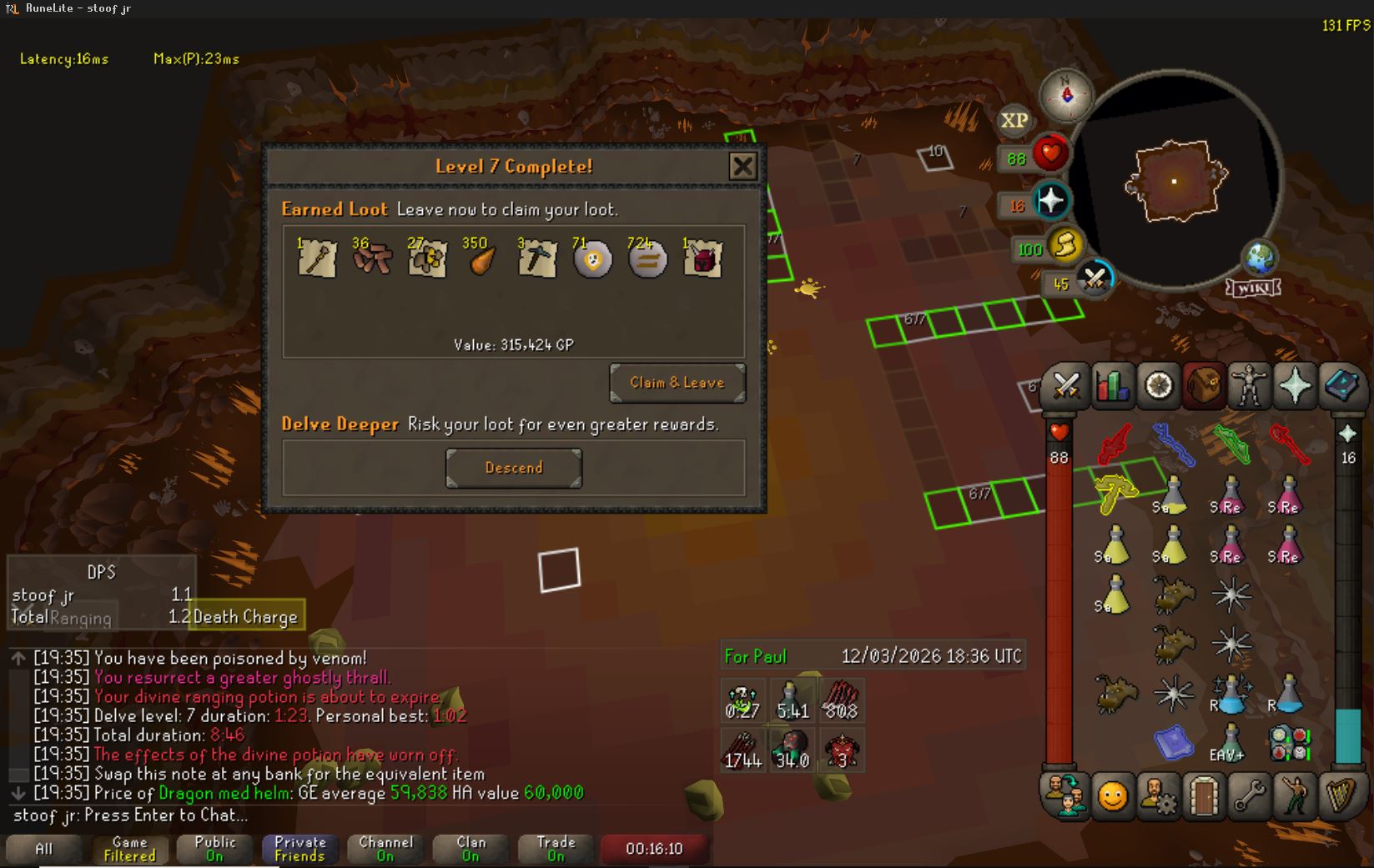
Task: Open the Prayer tab
Action: [x=1295, y=385]
